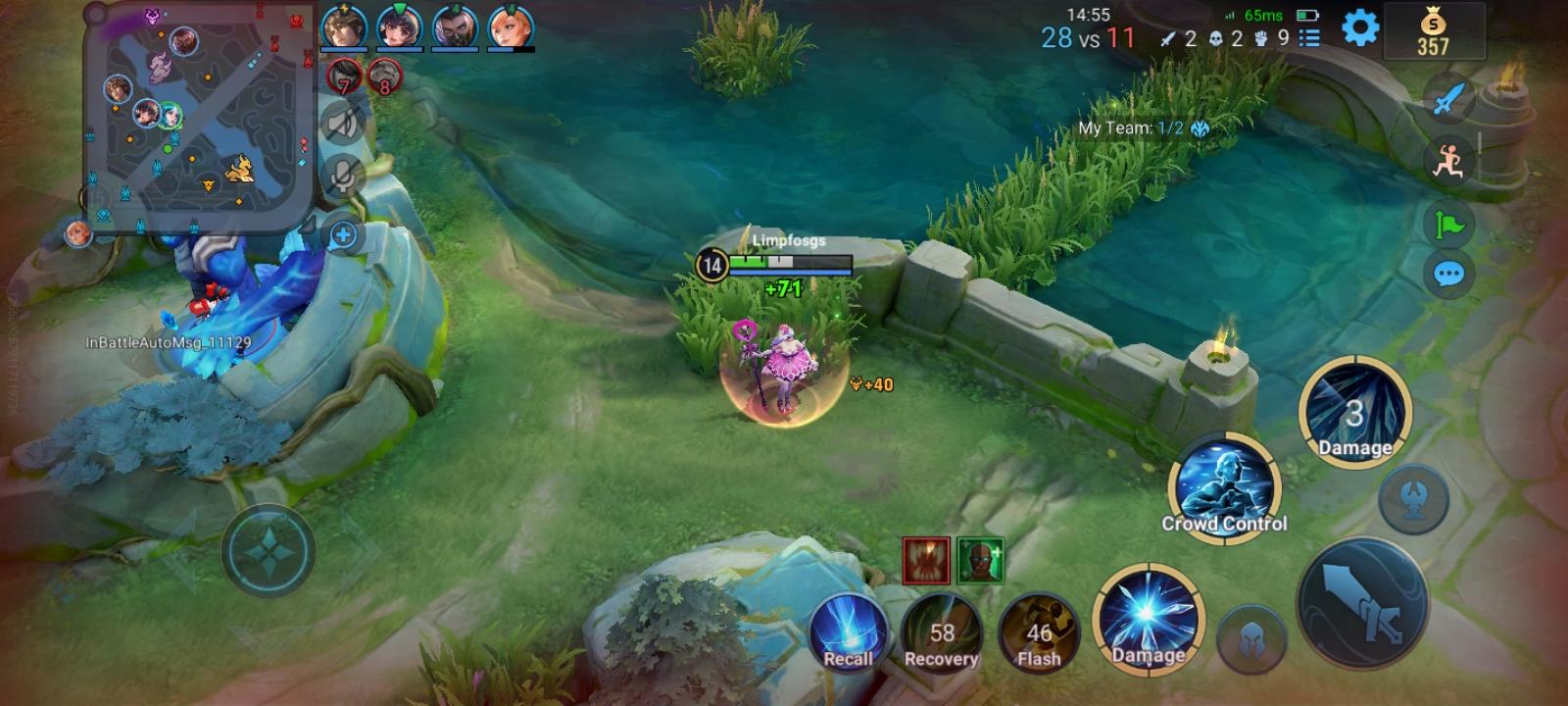Expand enemy portrait with respawn timer 7
Screen dimensions: 1568x706
[342, 76]
